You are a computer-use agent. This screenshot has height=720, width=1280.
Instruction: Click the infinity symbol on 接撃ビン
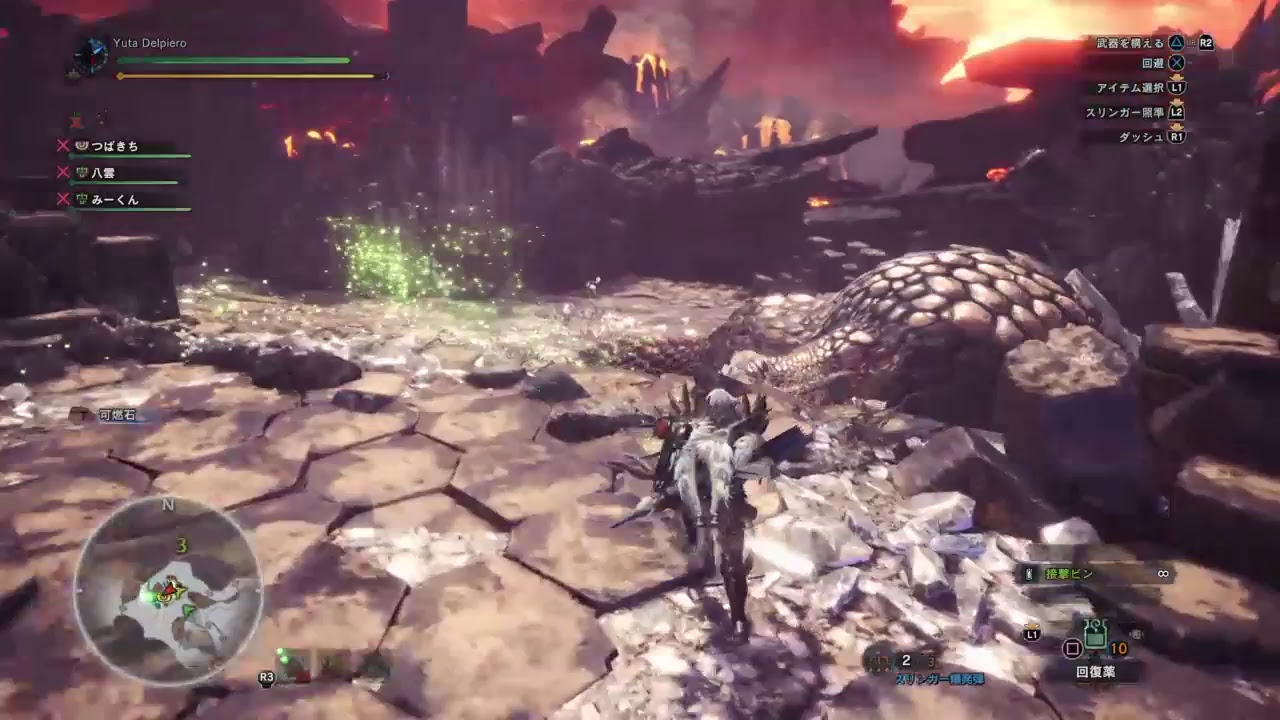[x=1162, y=574]
